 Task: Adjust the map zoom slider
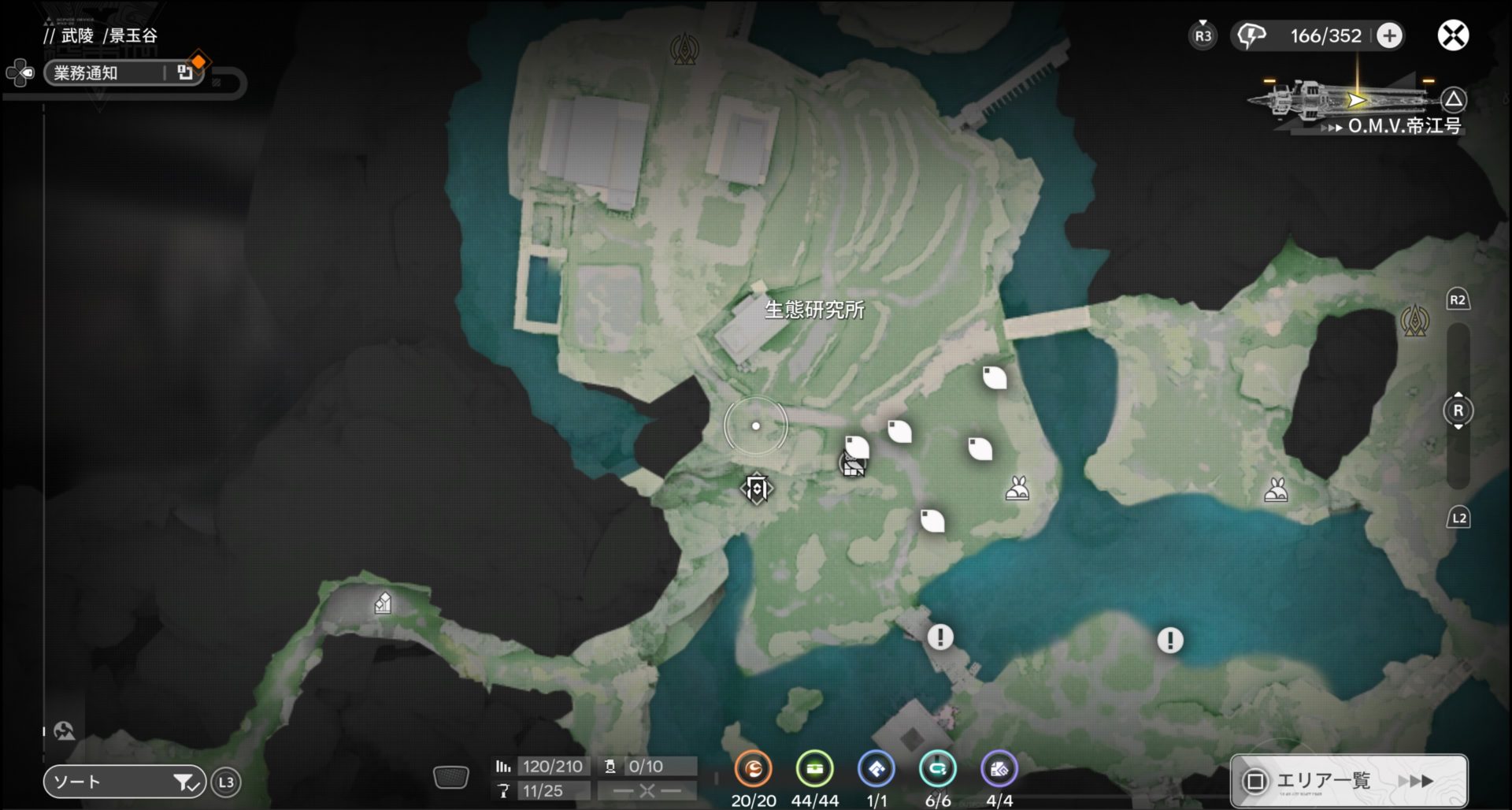pos(1458,411)
